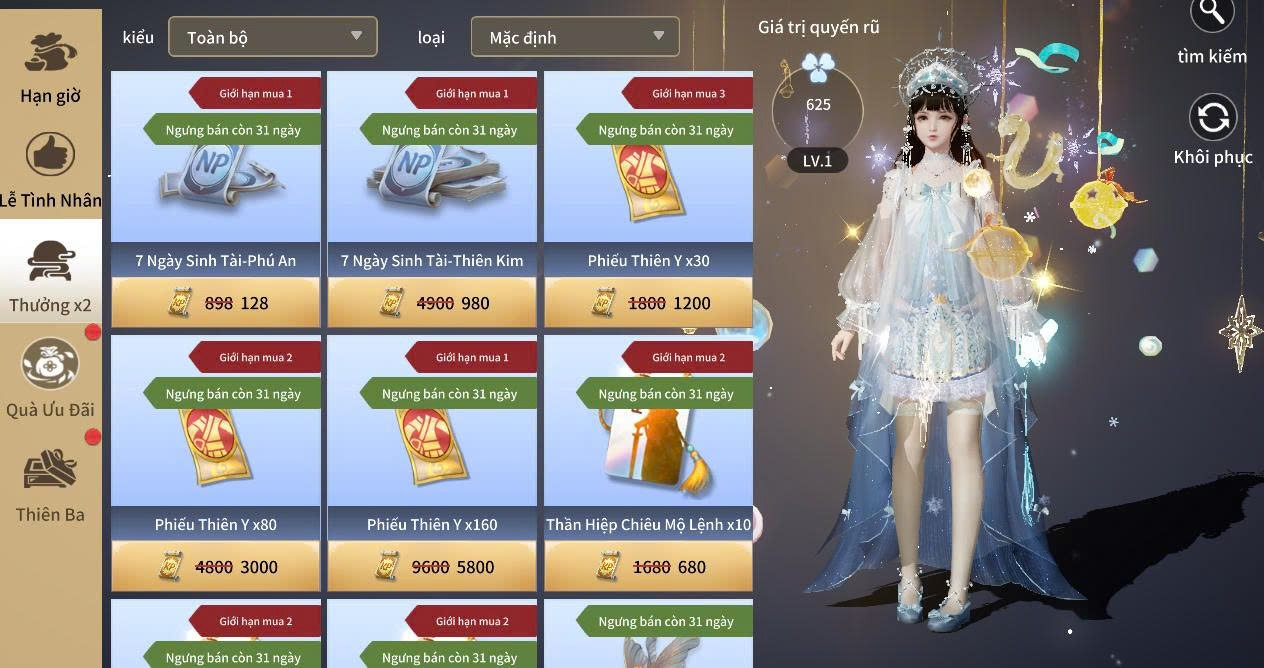This screenshot has width=1264, height=668.
Task: Select the Thưởng x2 category
Action: click(50, 275)
